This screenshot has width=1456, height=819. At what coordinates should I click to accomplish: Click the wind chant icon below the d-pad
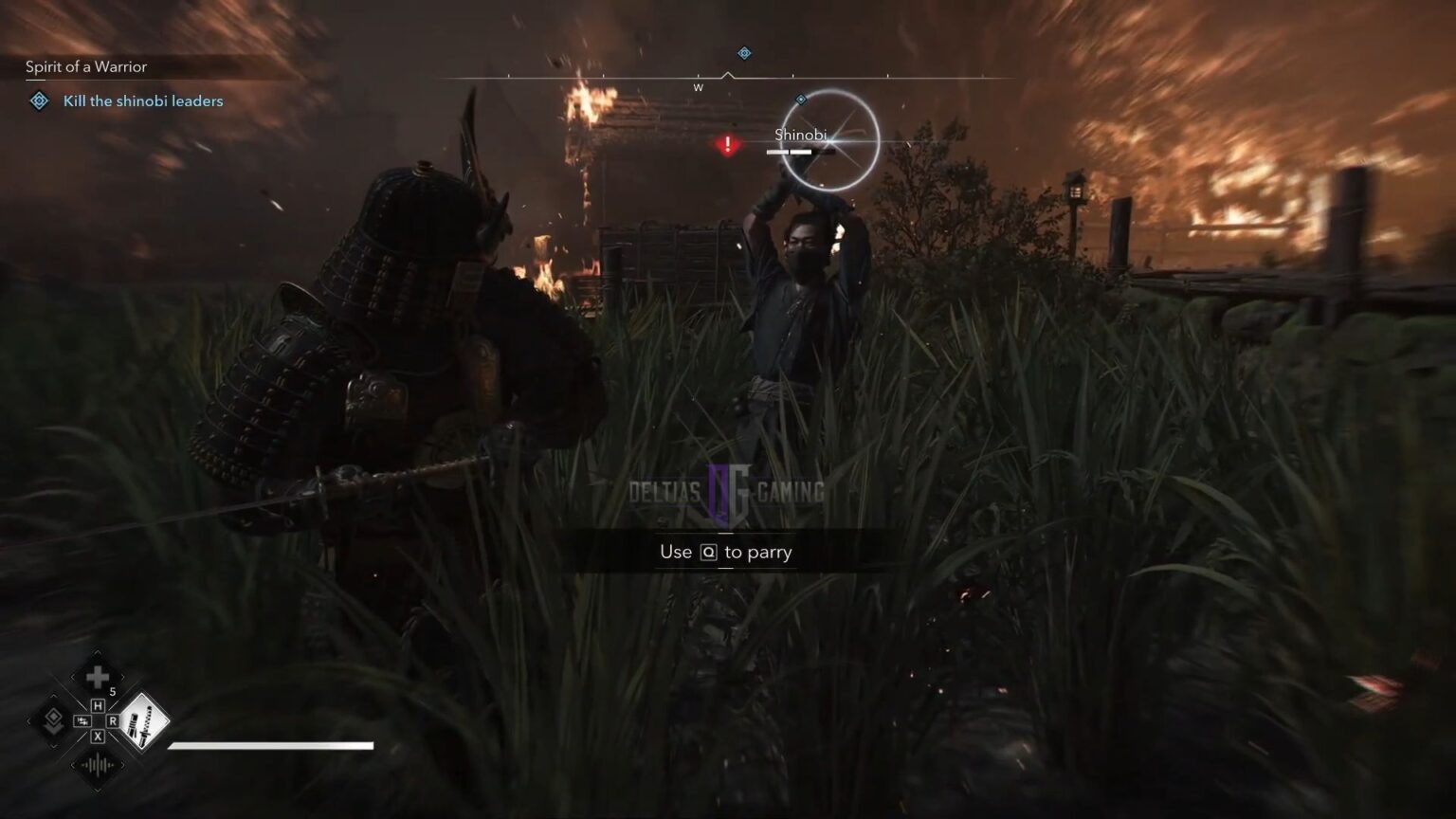point(97,765)
